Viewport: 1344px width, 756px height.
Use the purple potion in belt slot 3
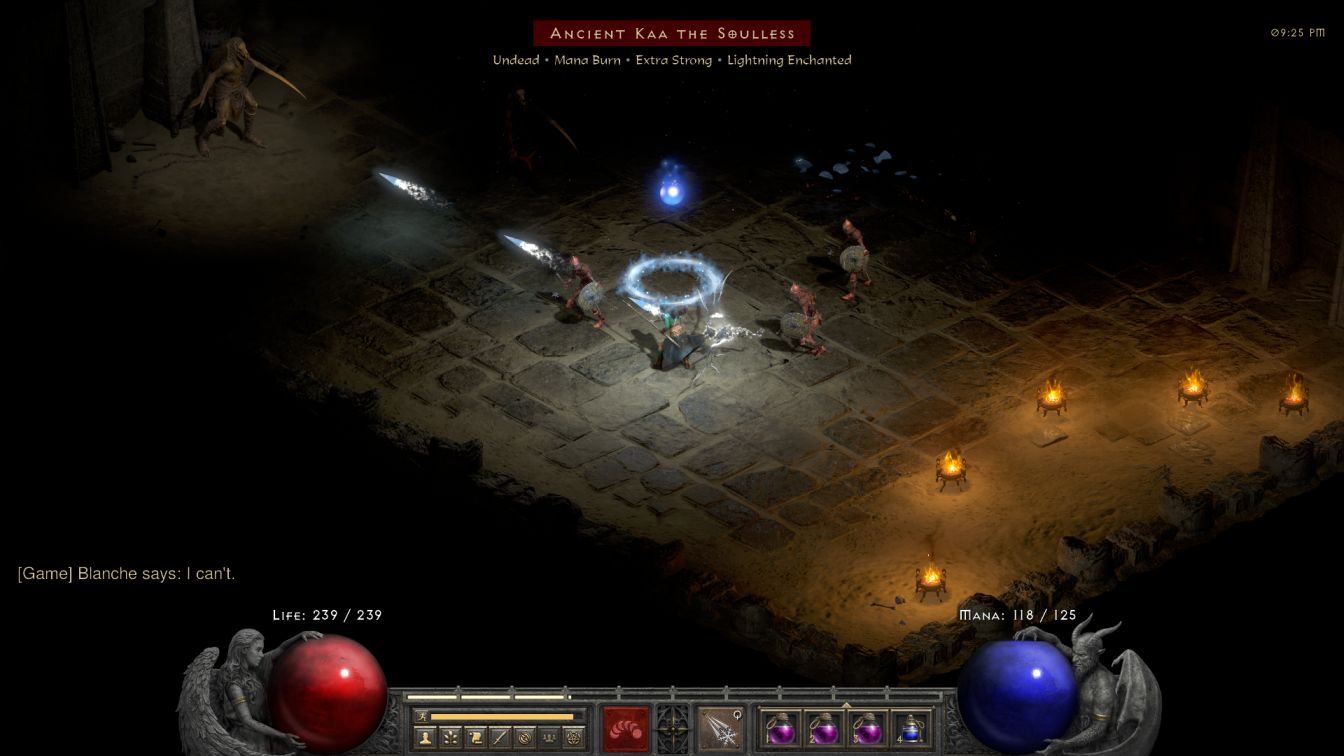(x=867, y=728)
